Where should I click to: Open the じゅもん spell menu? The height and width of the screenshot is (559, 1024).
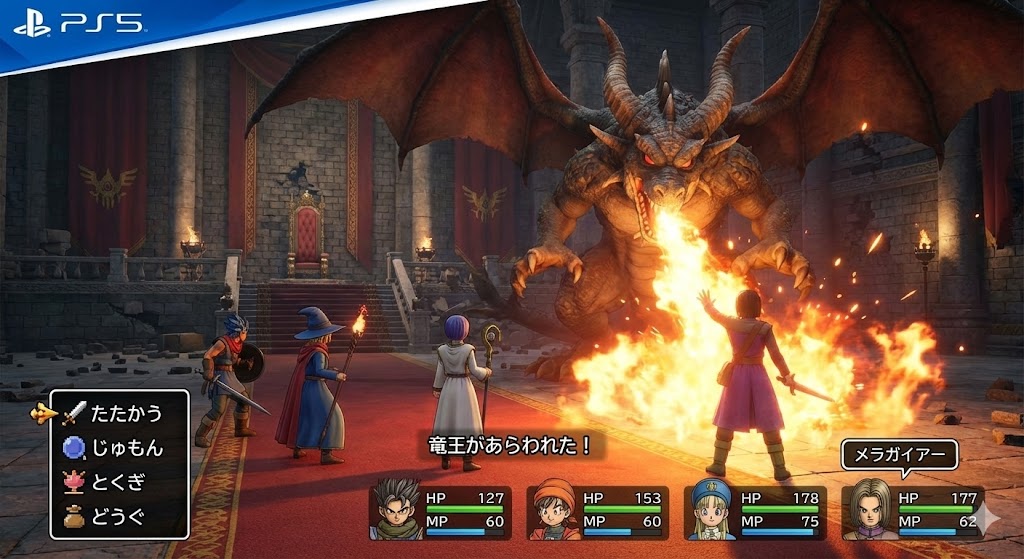tap(126, 447)
